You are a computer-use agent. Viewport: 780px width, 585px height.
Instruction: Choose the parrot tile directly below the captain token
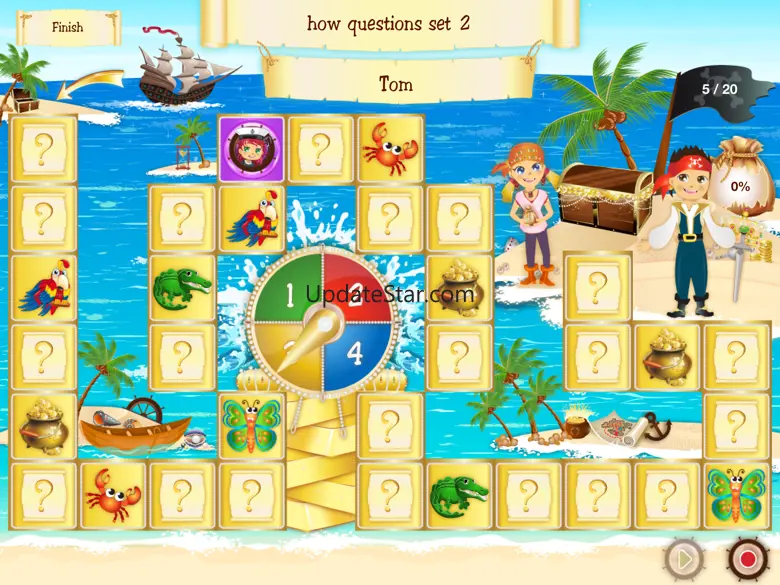[x=252, y=219]
